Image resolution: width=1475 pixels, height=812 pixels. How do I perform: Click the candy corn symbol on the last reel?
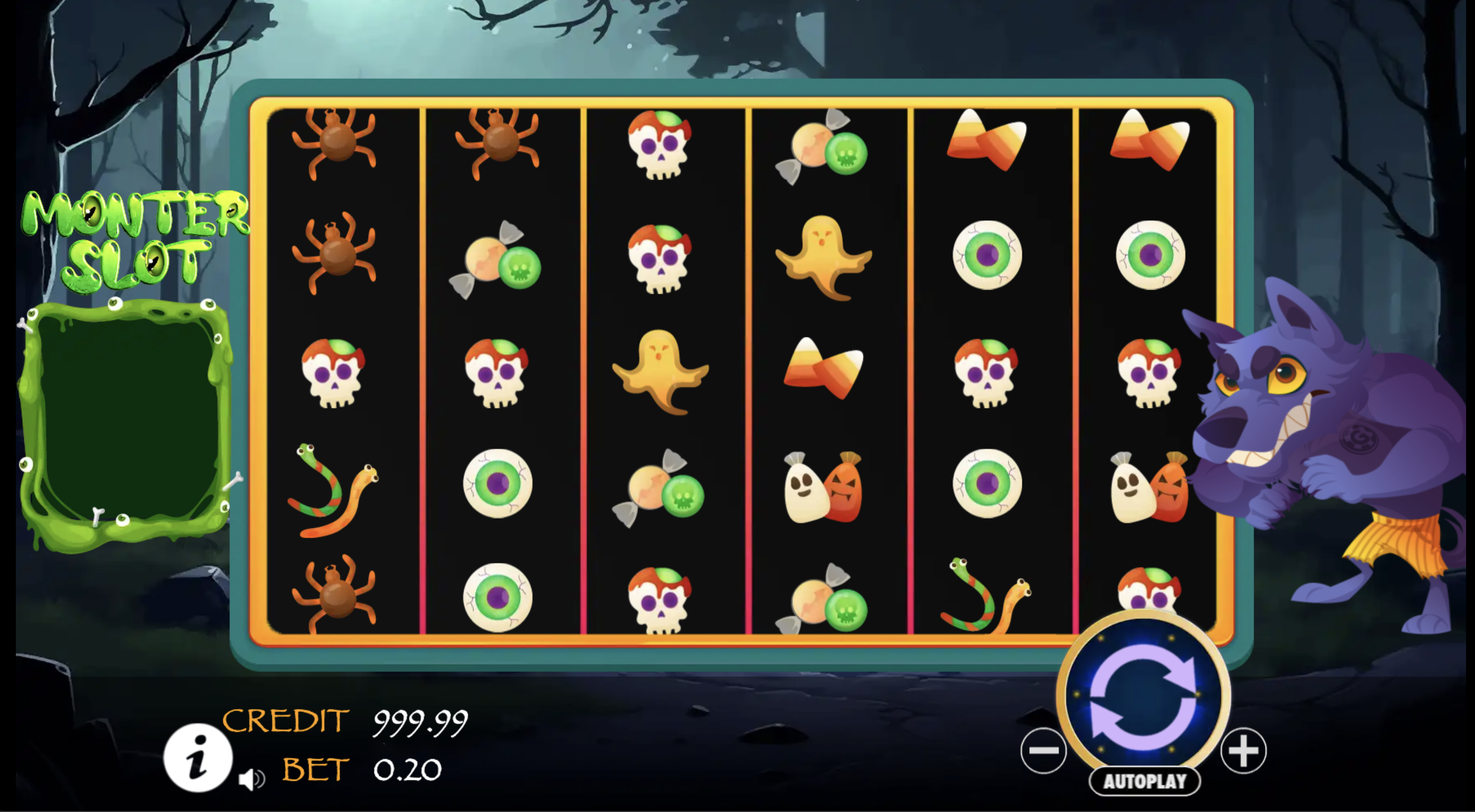pos(1151,137)
